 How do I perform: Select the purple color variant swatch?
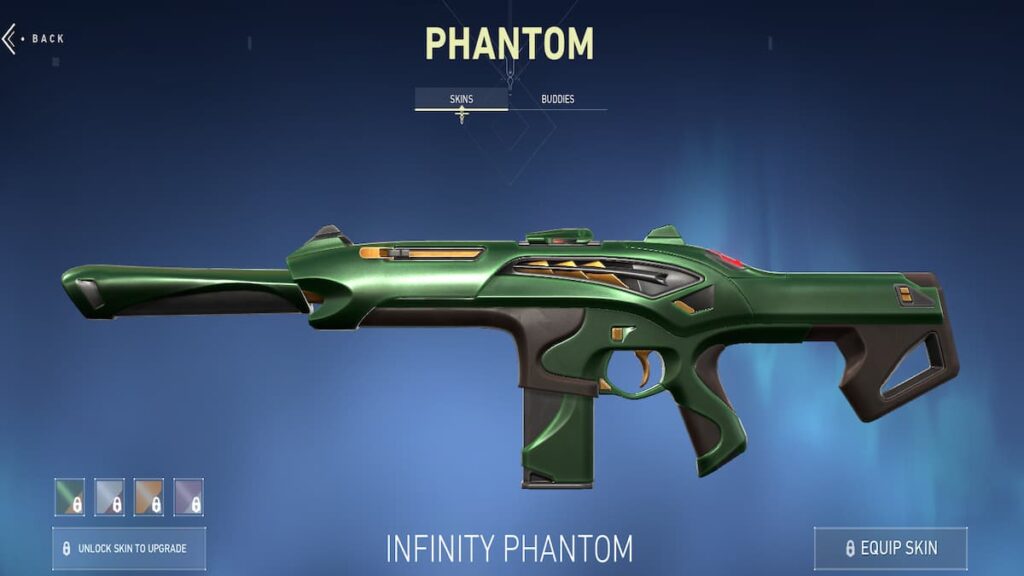[188, 496]
